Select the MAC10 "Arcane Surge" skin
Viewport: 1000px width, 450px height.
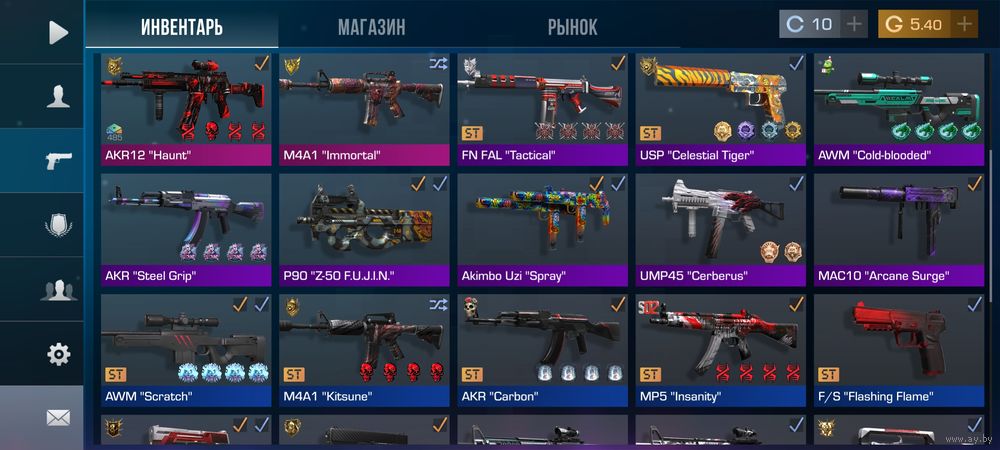click(898, 227)
